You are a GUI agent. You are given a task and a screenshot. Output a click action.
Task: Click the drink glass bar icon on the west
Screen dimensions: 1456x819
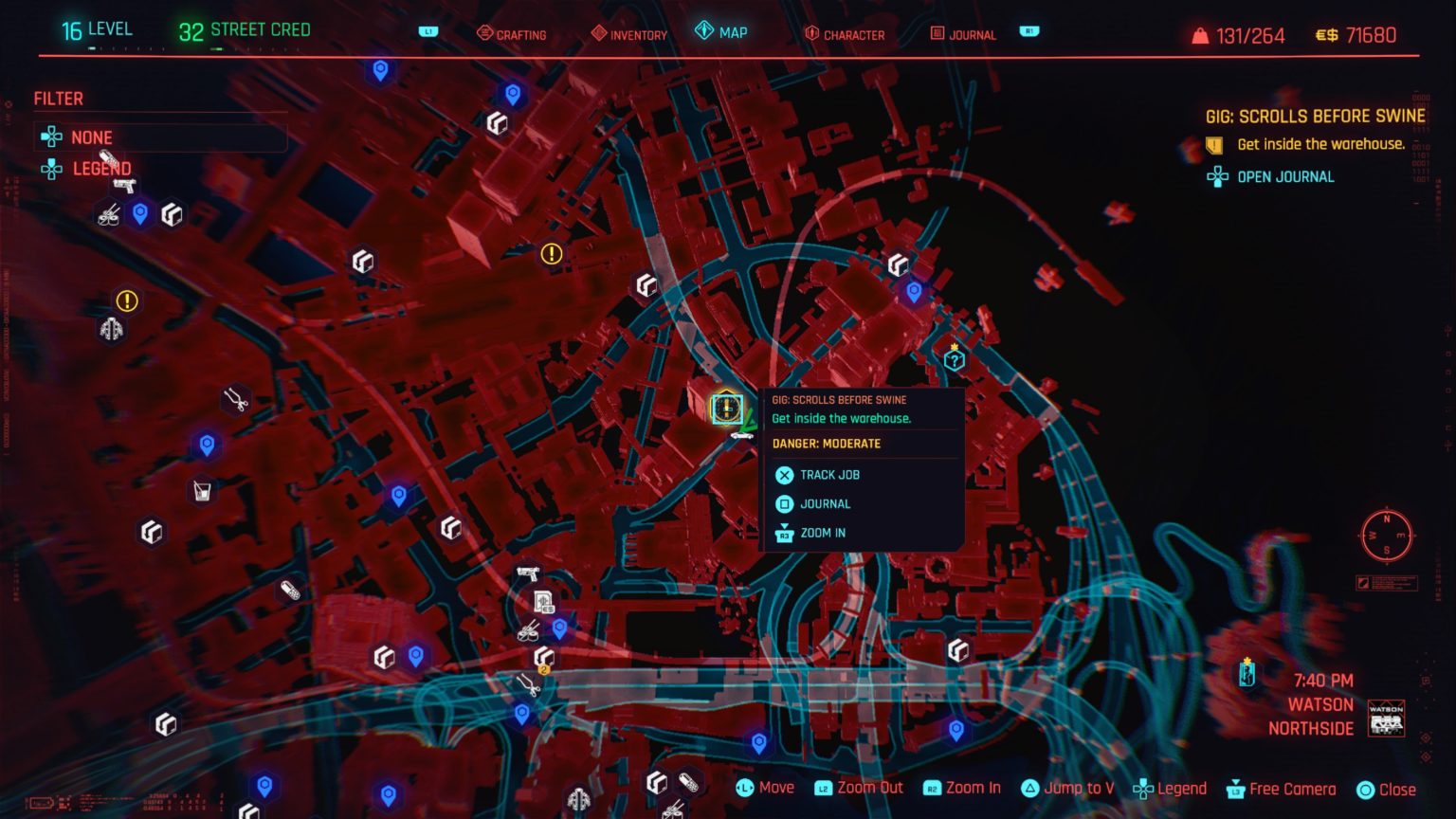pos(200,492)
